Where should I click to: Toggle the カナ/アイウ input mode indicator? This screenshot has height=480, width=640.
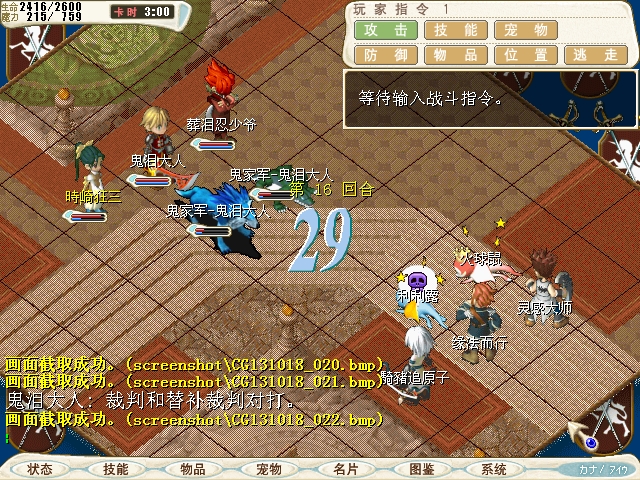click(x=603, y=469)
